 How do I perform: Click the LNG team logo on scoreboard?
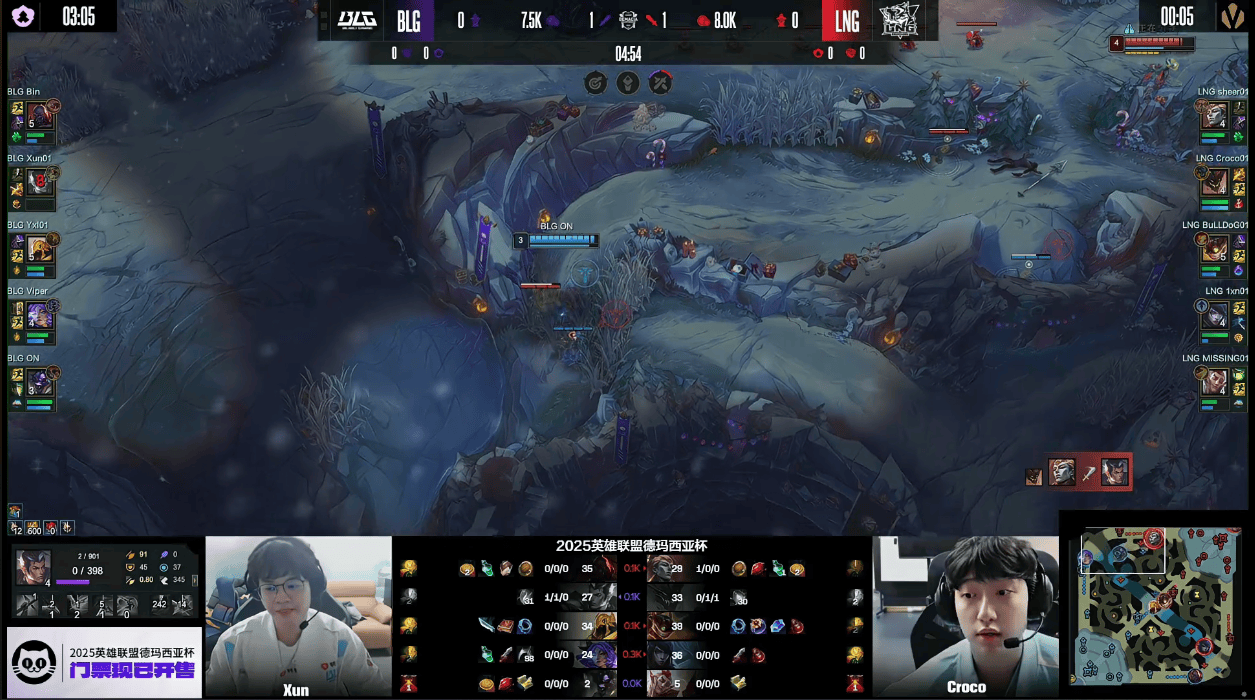coord(895,20)
